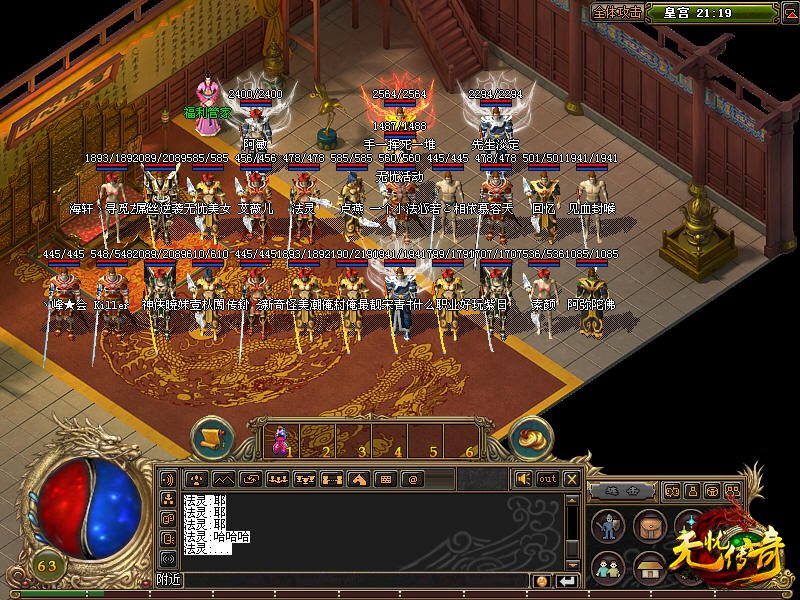Click the @ button in the chat toolbar
The image size is (800, 600).
tap(412, 479)
